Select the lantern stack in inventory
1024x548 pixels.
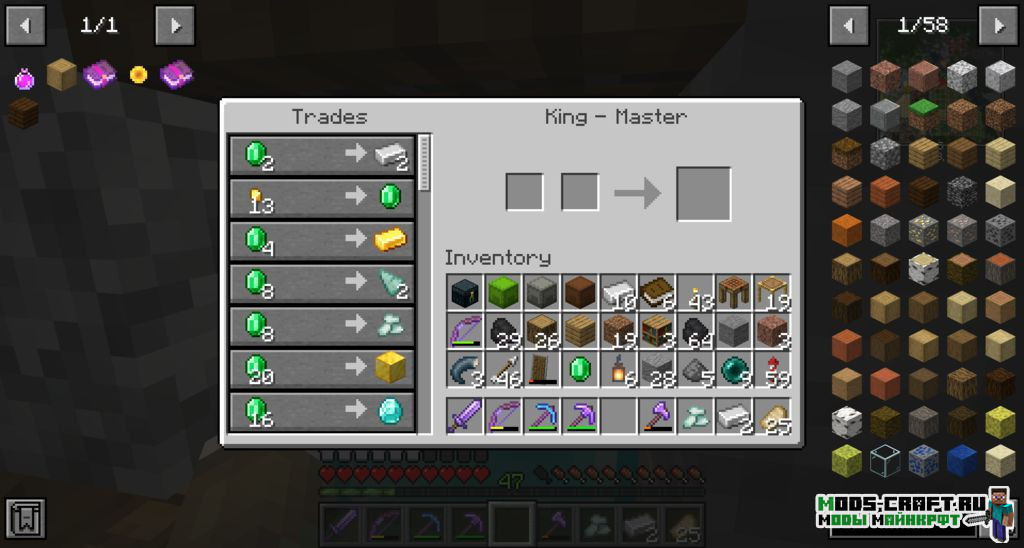(618, 369)
